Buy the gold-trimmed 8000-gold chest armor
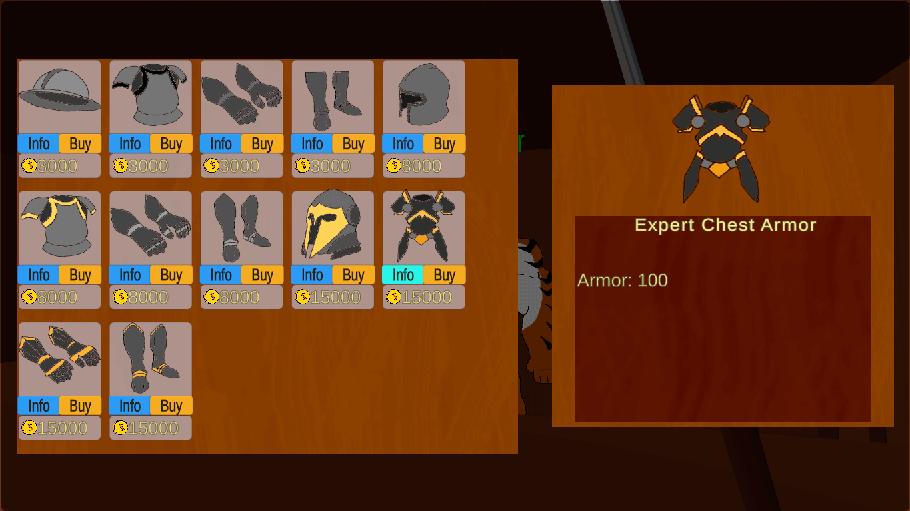The width and height of the screenshot is (910, 511). (80, 274)
